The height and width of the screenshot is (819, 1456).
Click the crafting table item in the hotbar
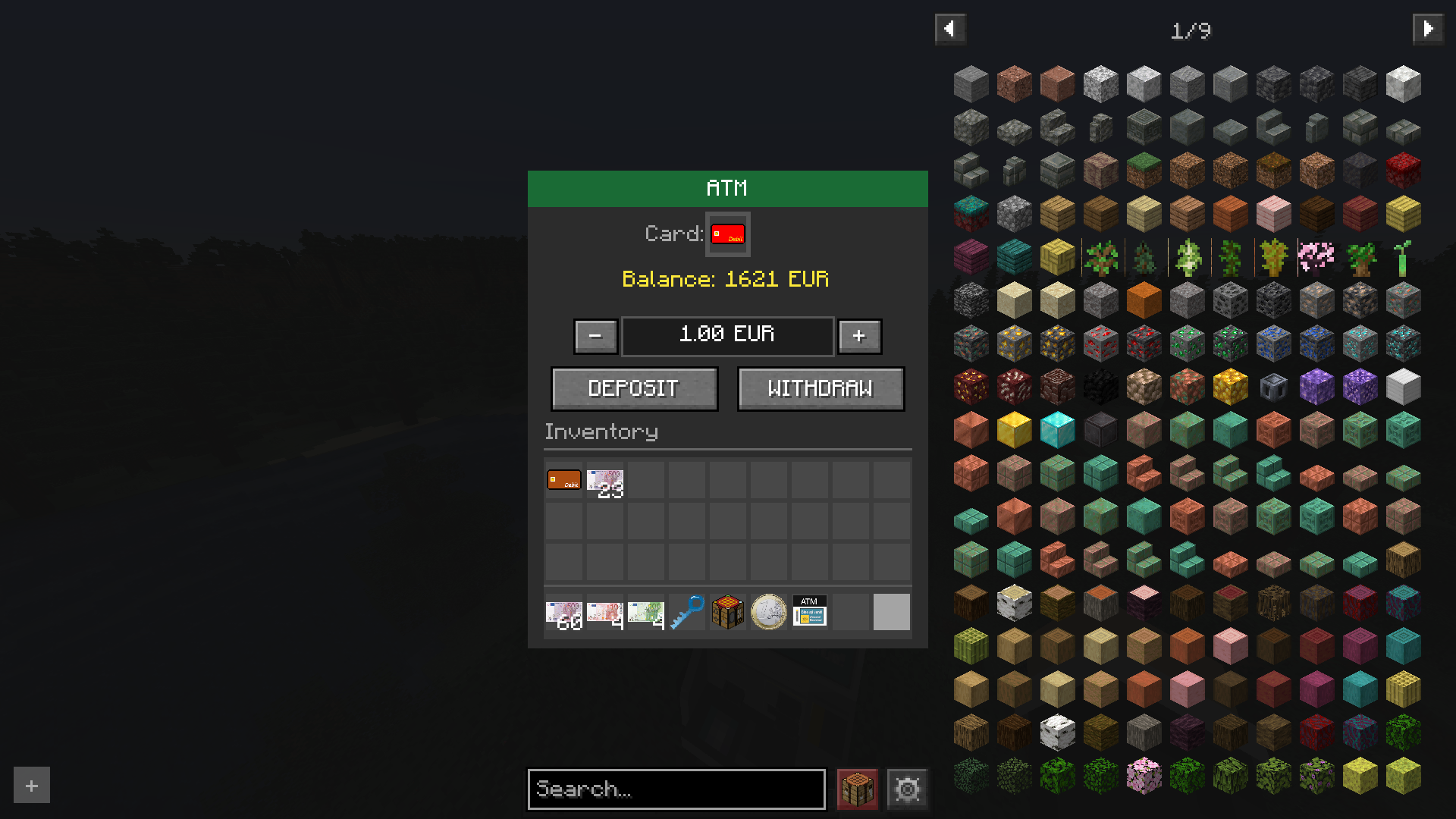(728, 611)
